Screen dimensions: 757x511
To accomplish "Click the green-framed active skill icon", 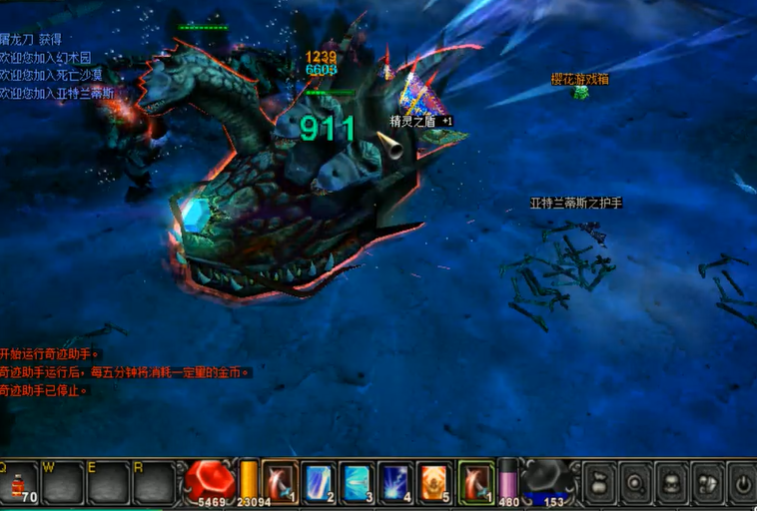I will click(x=476, y=481).
